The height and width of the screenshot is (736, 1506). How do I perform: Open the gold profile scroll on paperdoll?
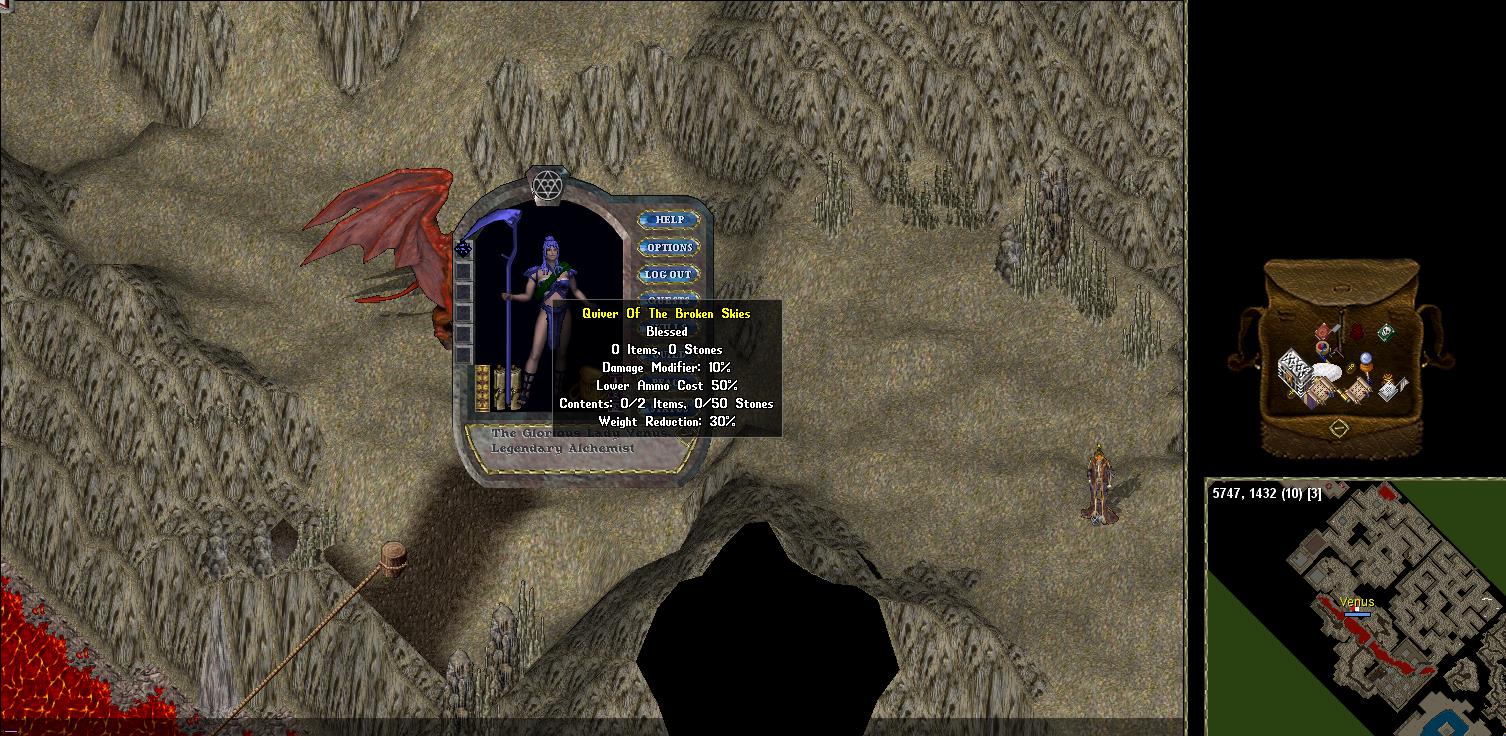482,387
